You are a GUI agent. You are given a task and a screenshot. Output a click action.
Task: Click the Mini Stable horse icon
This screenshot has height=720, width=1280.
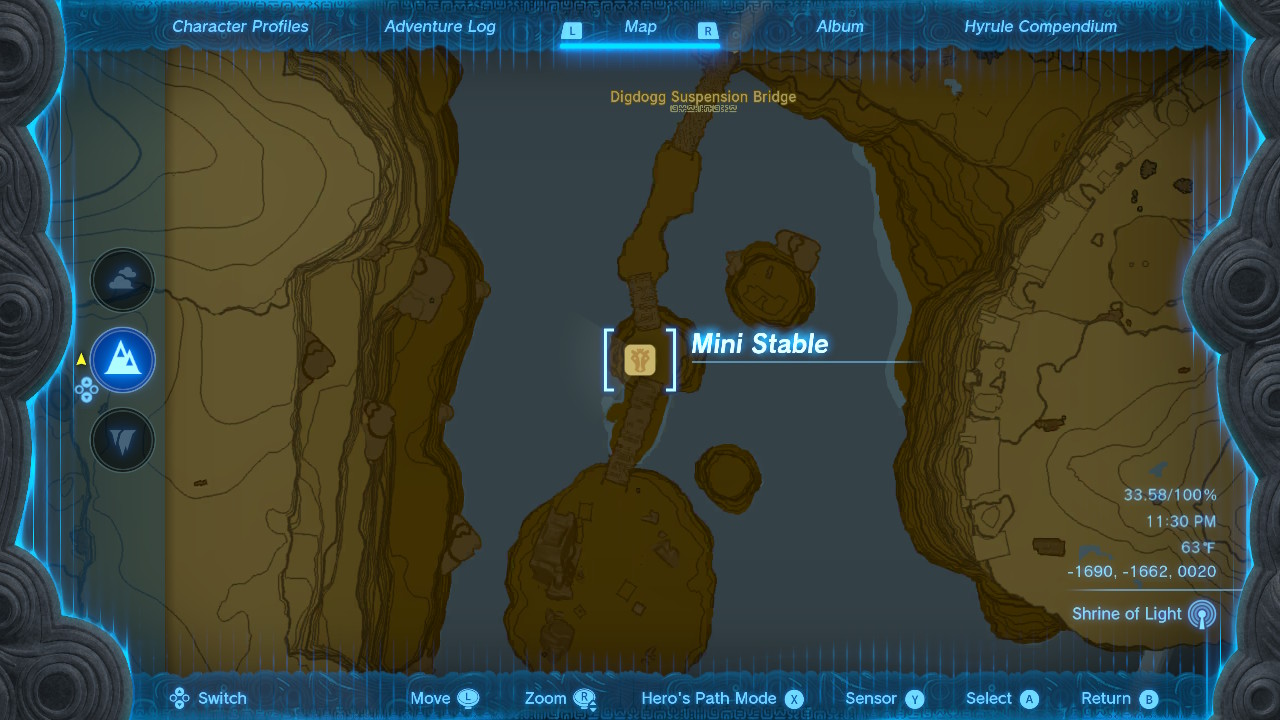pos(640,360)
